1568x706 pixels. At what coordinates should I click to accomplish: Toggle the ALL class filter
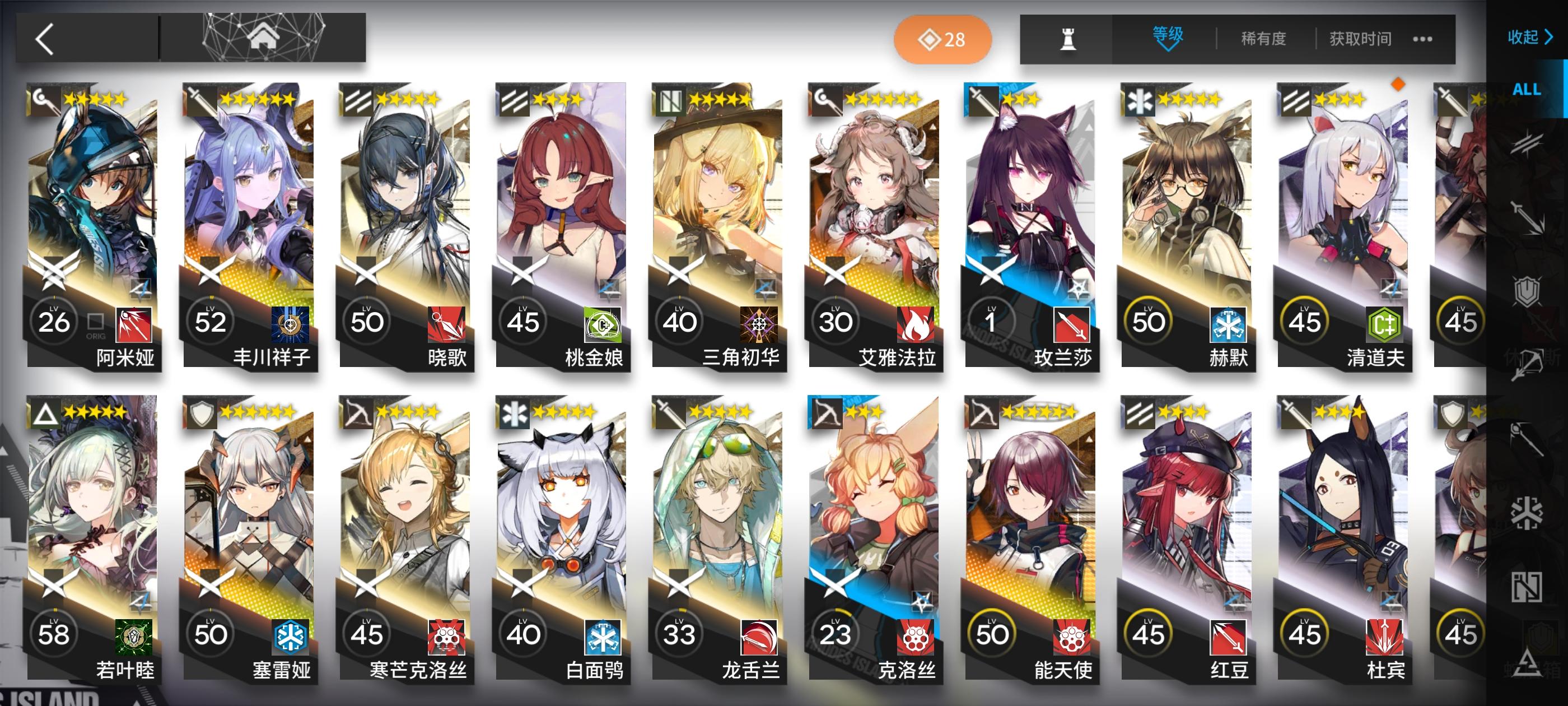point(1527,89)
